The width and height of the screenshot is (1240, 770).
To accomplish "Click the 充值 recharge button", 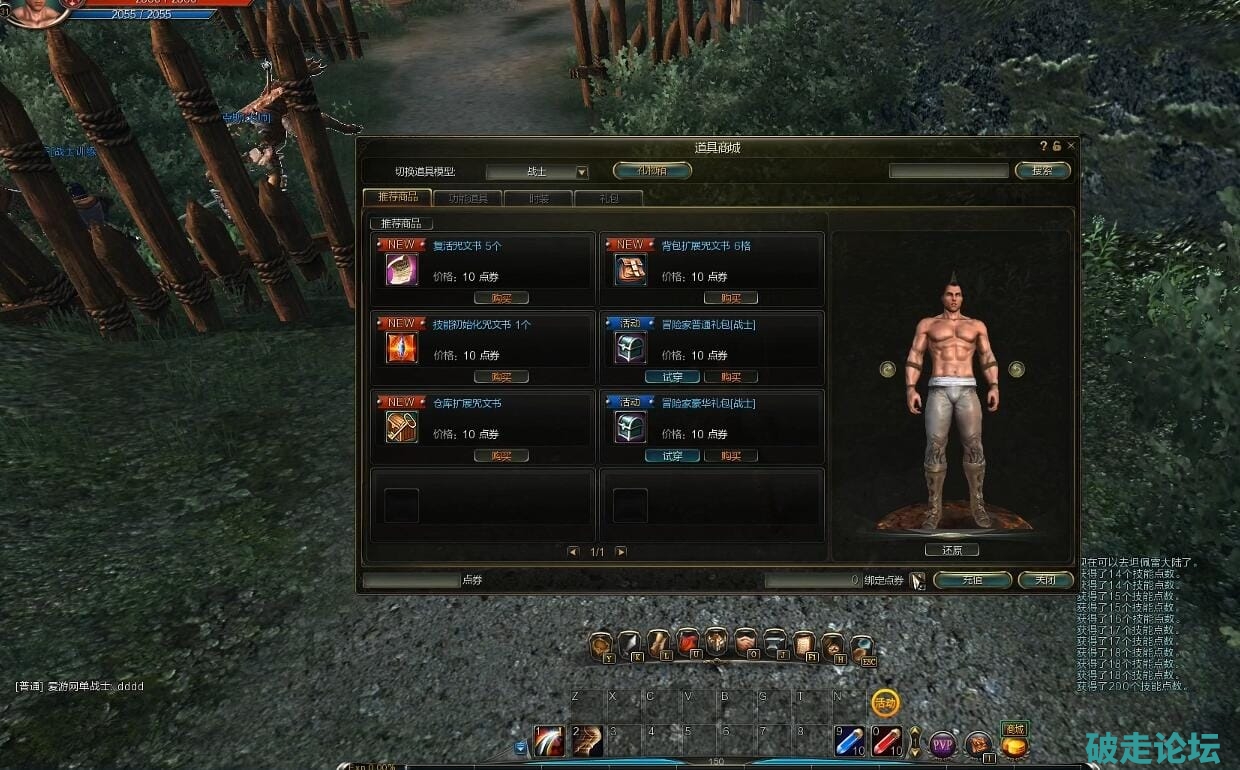I will click(971, 580).
